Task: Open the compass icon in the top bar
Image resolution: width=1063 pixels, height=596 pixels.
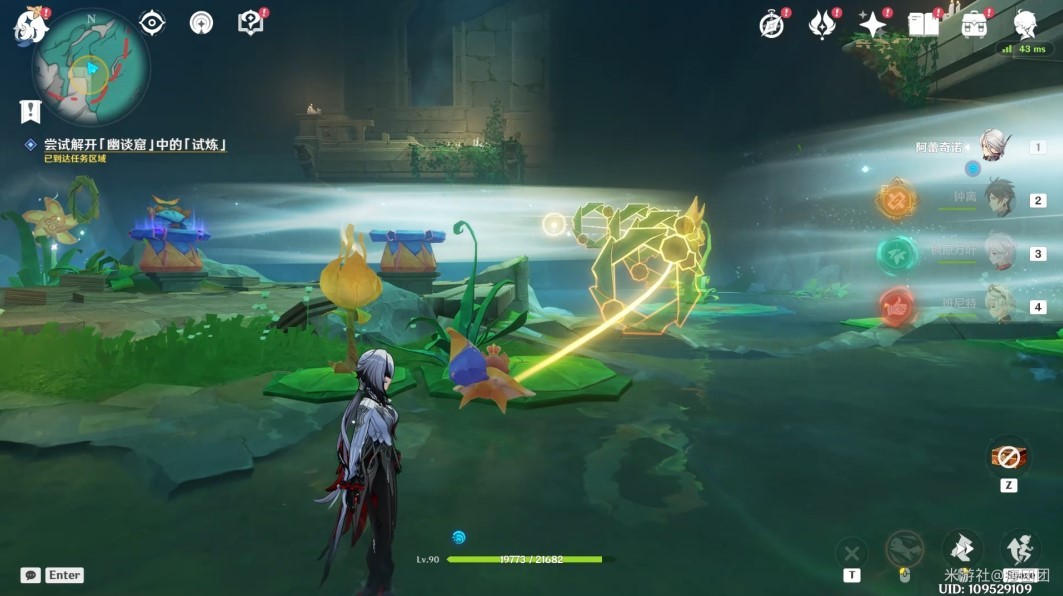Action: (771, 26)
